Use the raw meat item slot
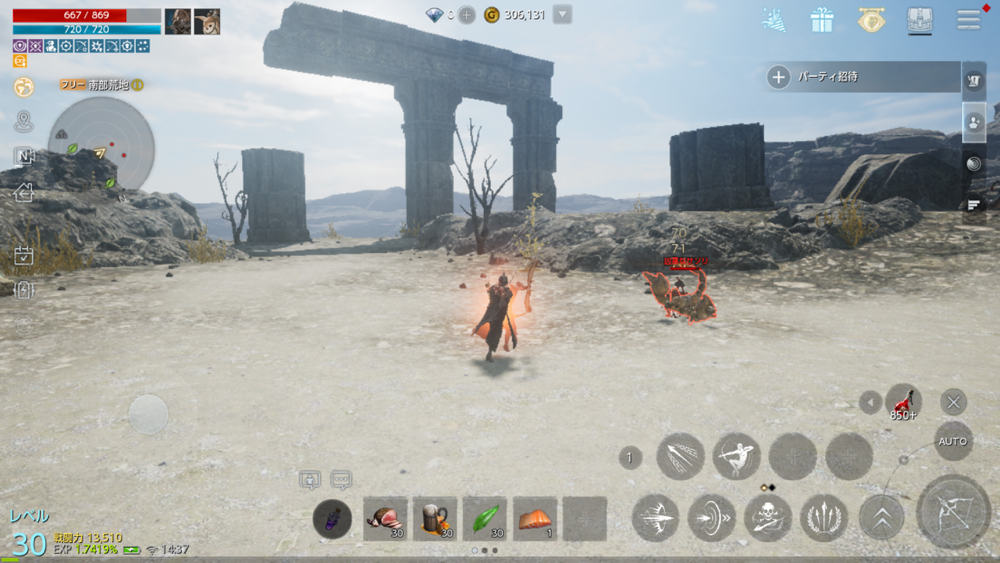This screenshot has width=1000, height=563. pyautogui.click(x=385, y=518)
